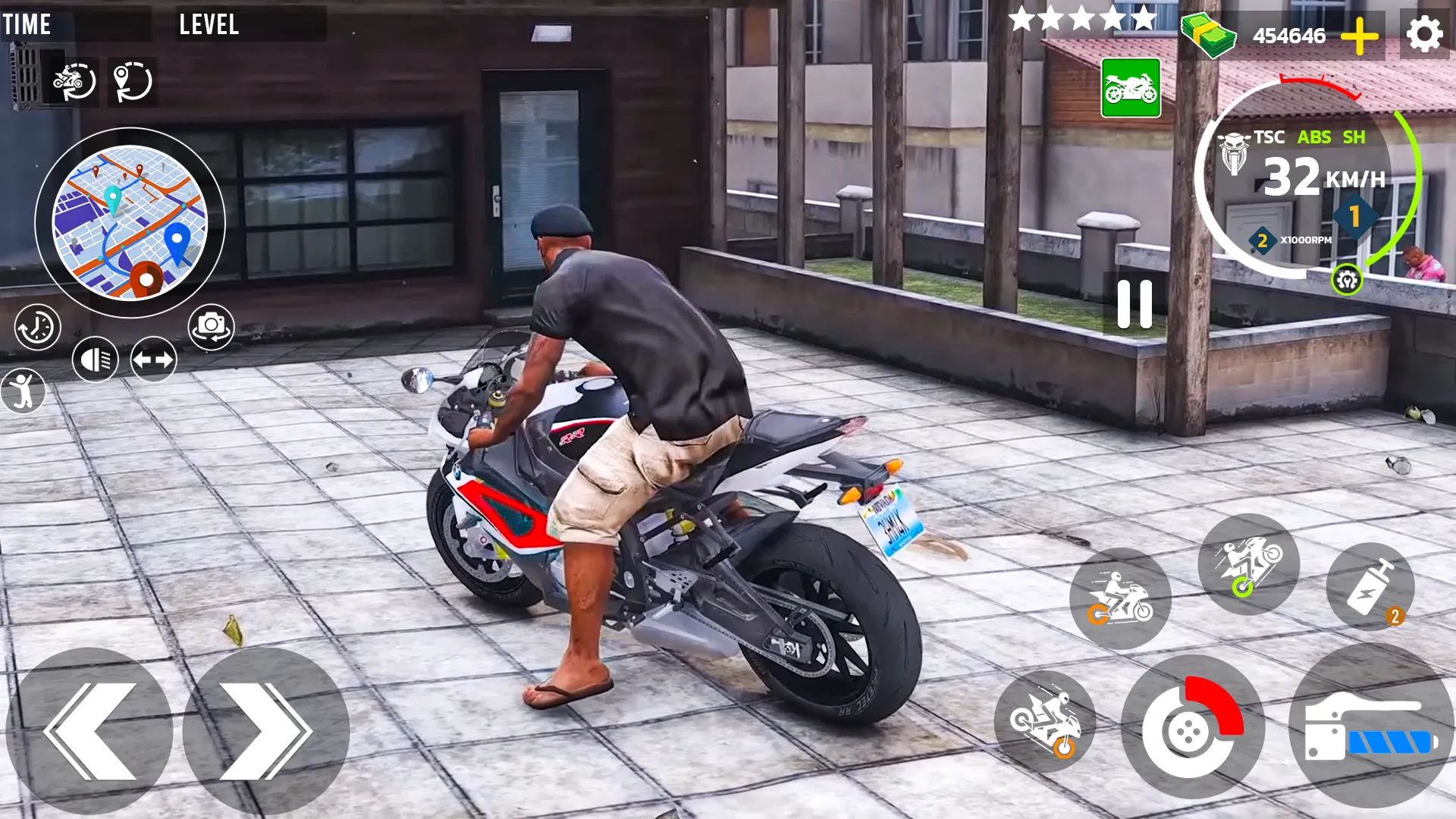Select the LEVEL tab

point(209,25)
